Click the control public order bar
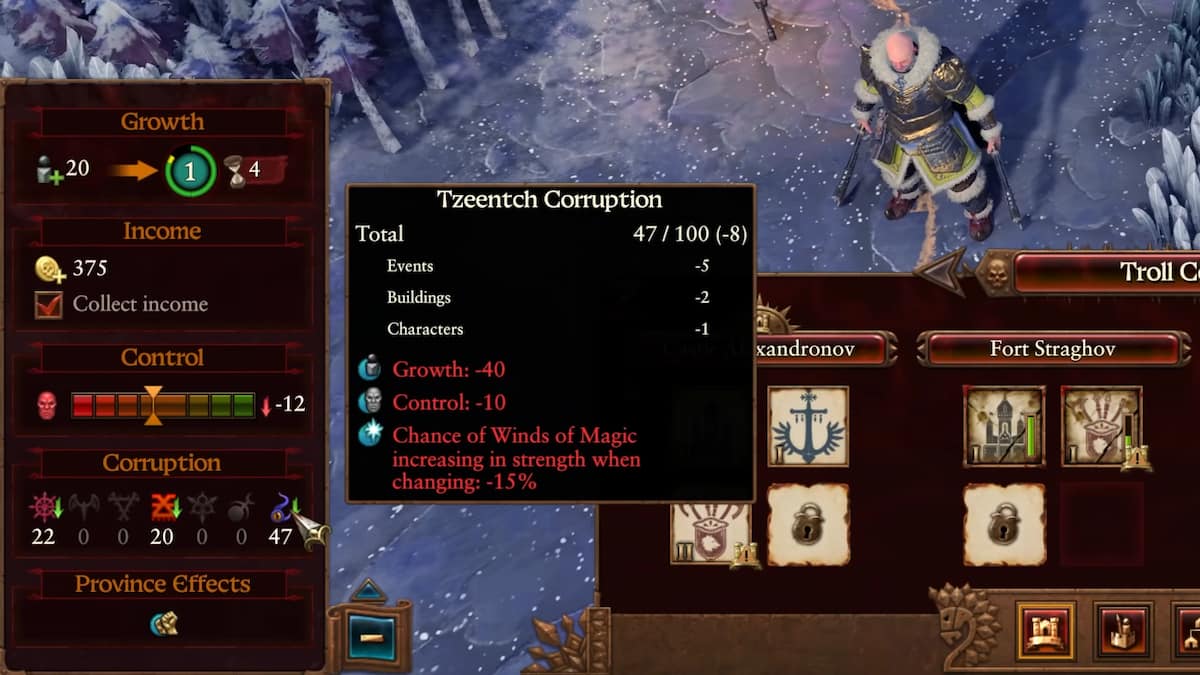The height and width of the screenshot is (675, 1200). pyautogui.click(x=163, y=405)
